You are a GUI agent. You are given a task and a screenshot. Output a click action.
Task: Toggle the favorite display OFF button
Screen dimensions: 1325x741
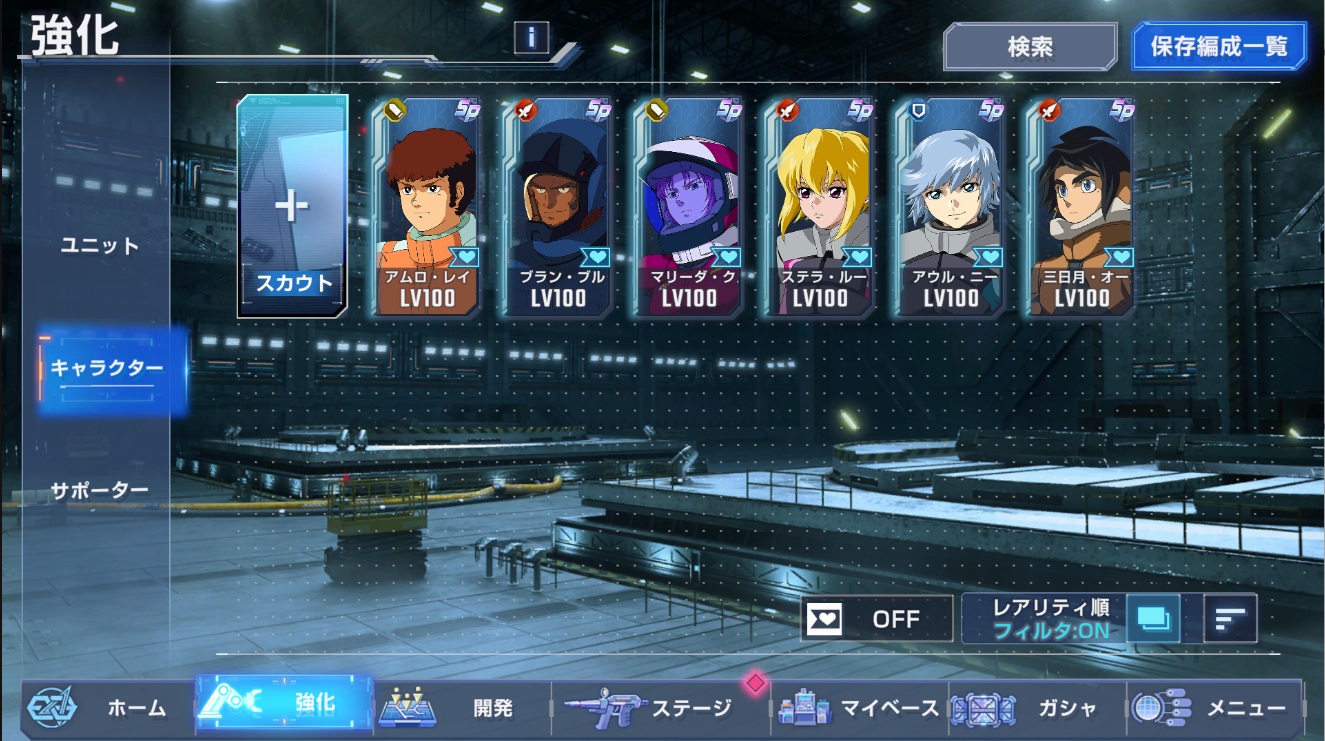[876, 618]
